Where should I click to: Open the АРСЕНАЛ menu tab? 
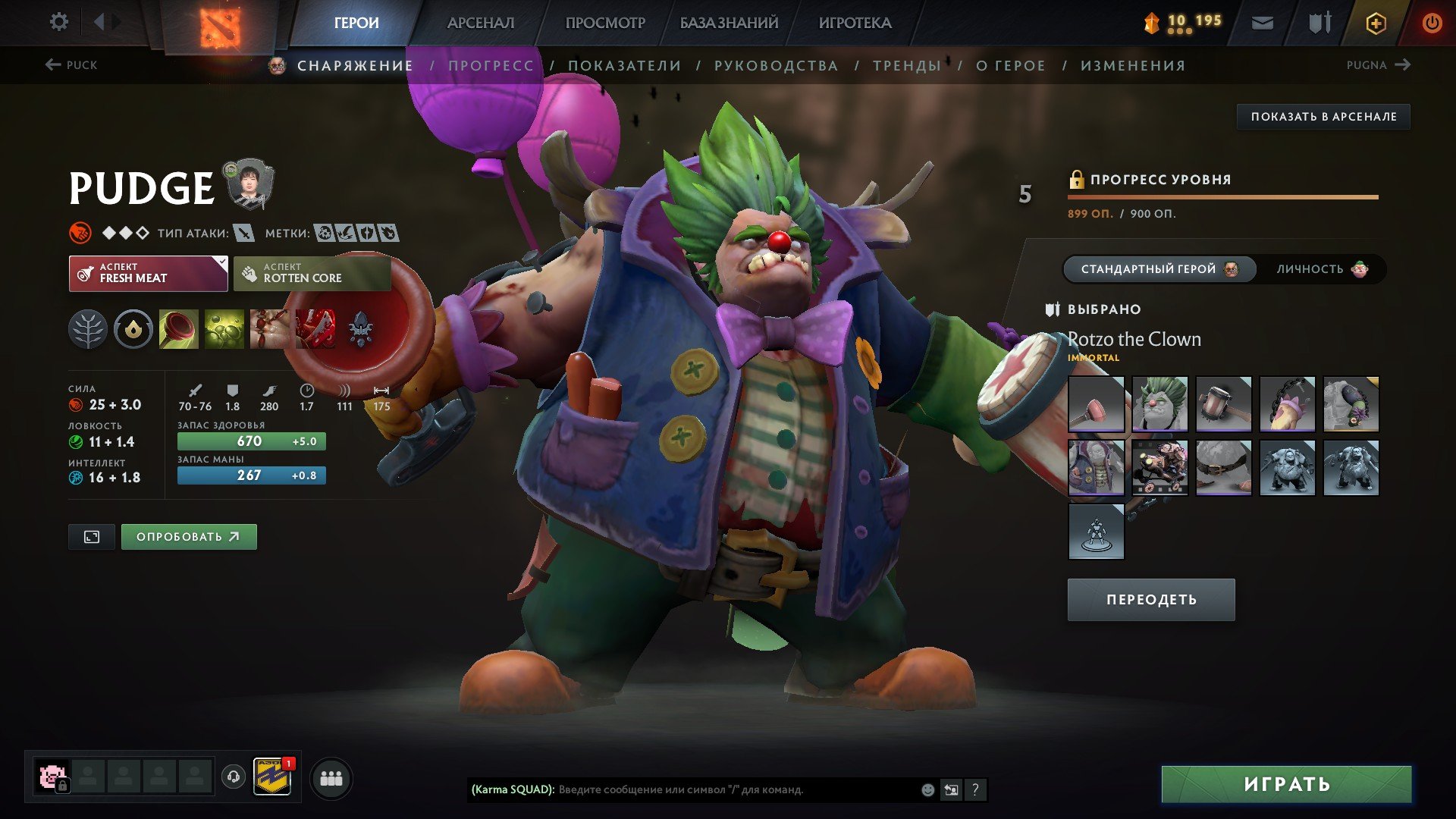click(482, 23)
